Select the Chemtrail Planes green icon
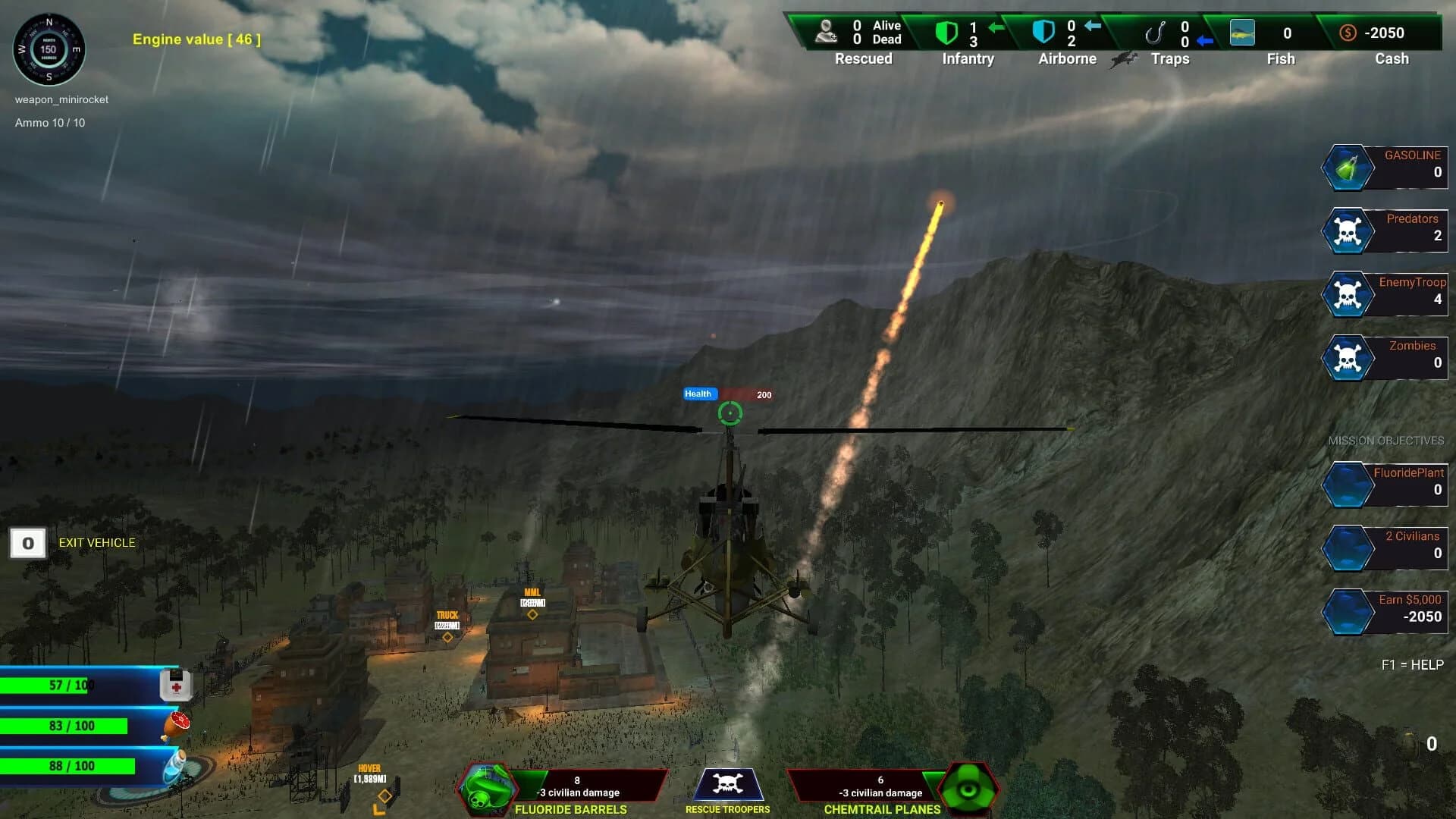Screen dimensions: 1456x819 tap(968, 789)
